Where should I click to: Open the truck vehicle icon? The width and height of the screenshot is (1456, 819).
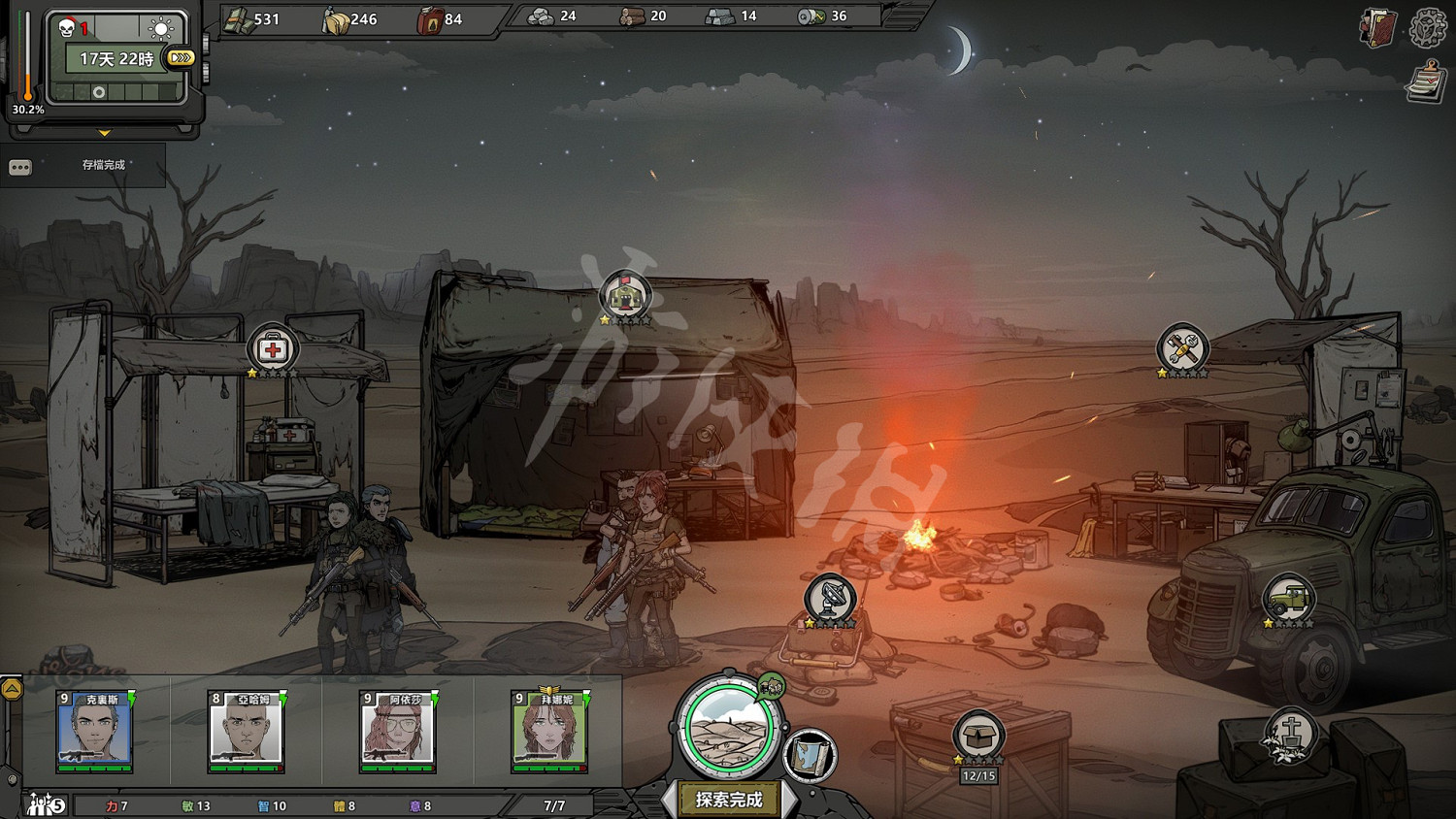pyautogui.click(x=1288, y=598)
